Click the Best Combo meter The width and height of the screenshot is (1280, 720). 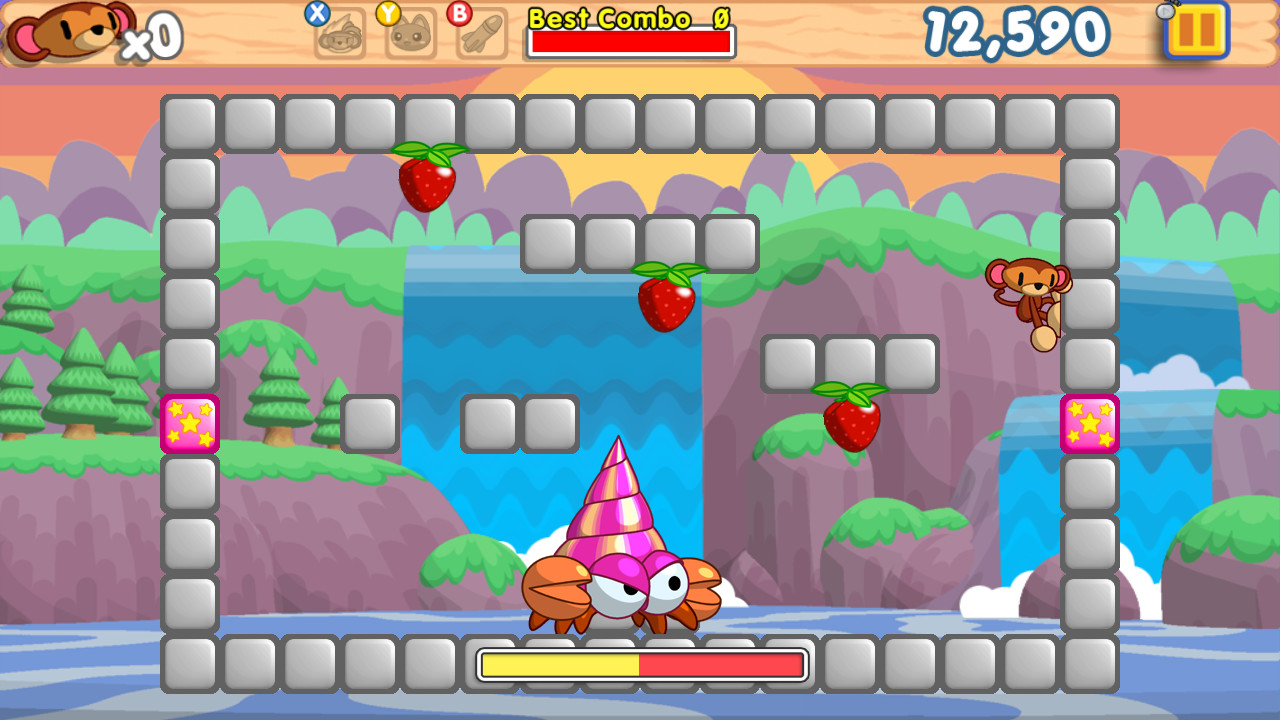pyautogui.click(x=630, y=42)
